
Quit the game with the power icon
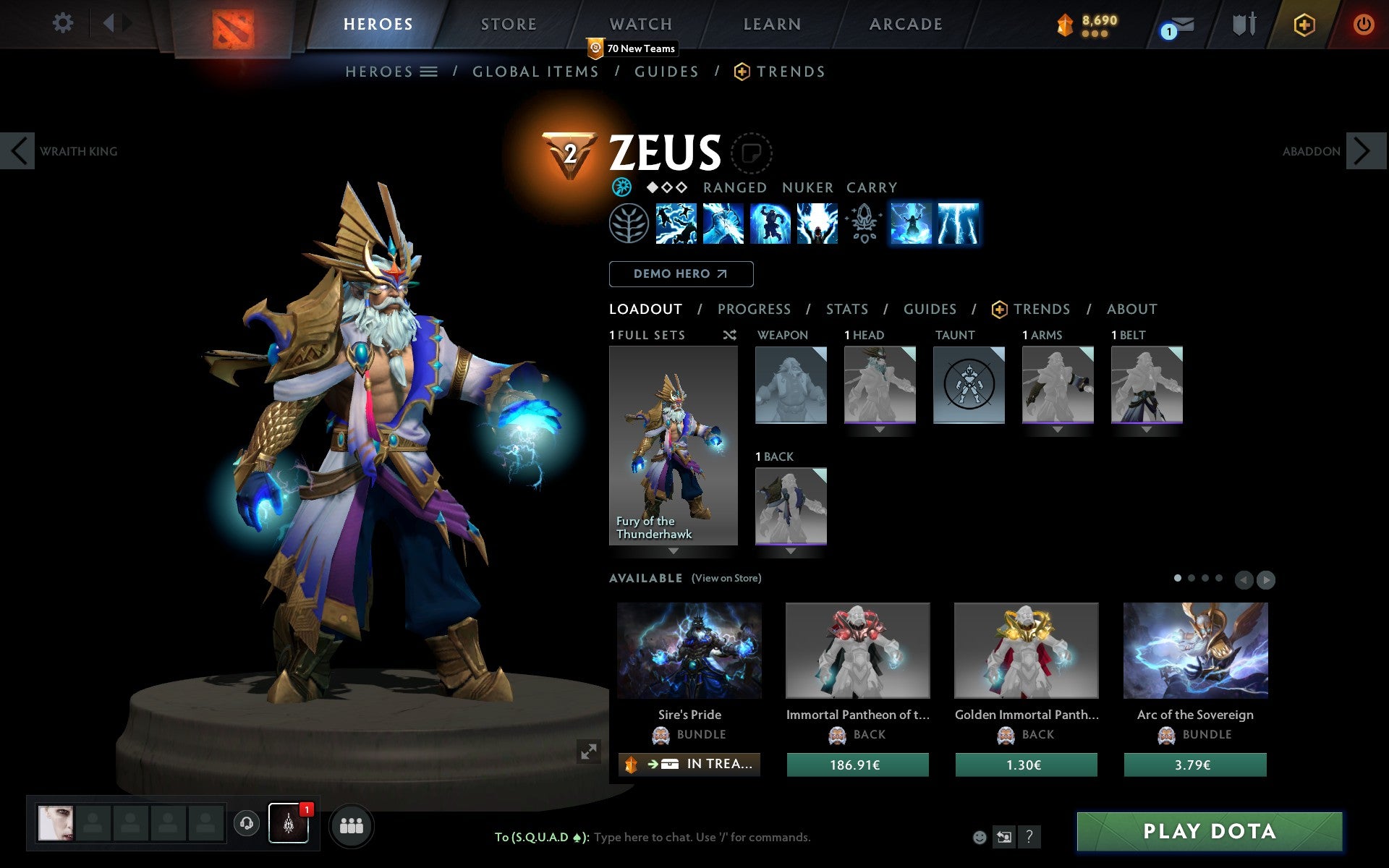[x=1363, y=25]
